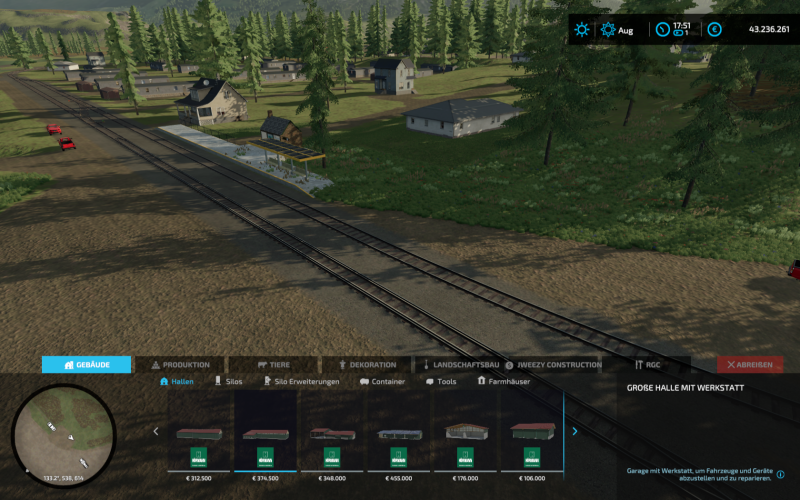The height and width of the screenshot is (500, 800).
Task: Select the Tiere tab
Action: pos(274,365)
